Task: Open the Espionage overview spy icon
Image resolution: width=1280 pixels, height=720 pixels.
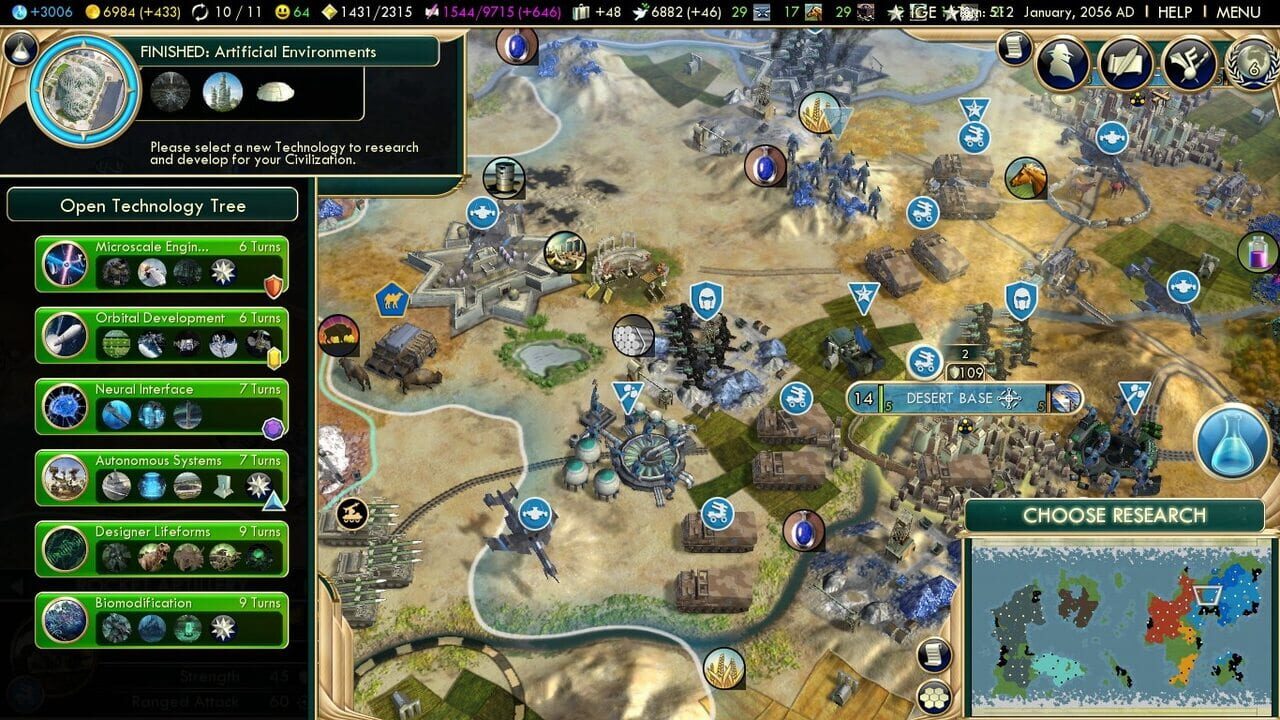Action: coord(1061,63)
